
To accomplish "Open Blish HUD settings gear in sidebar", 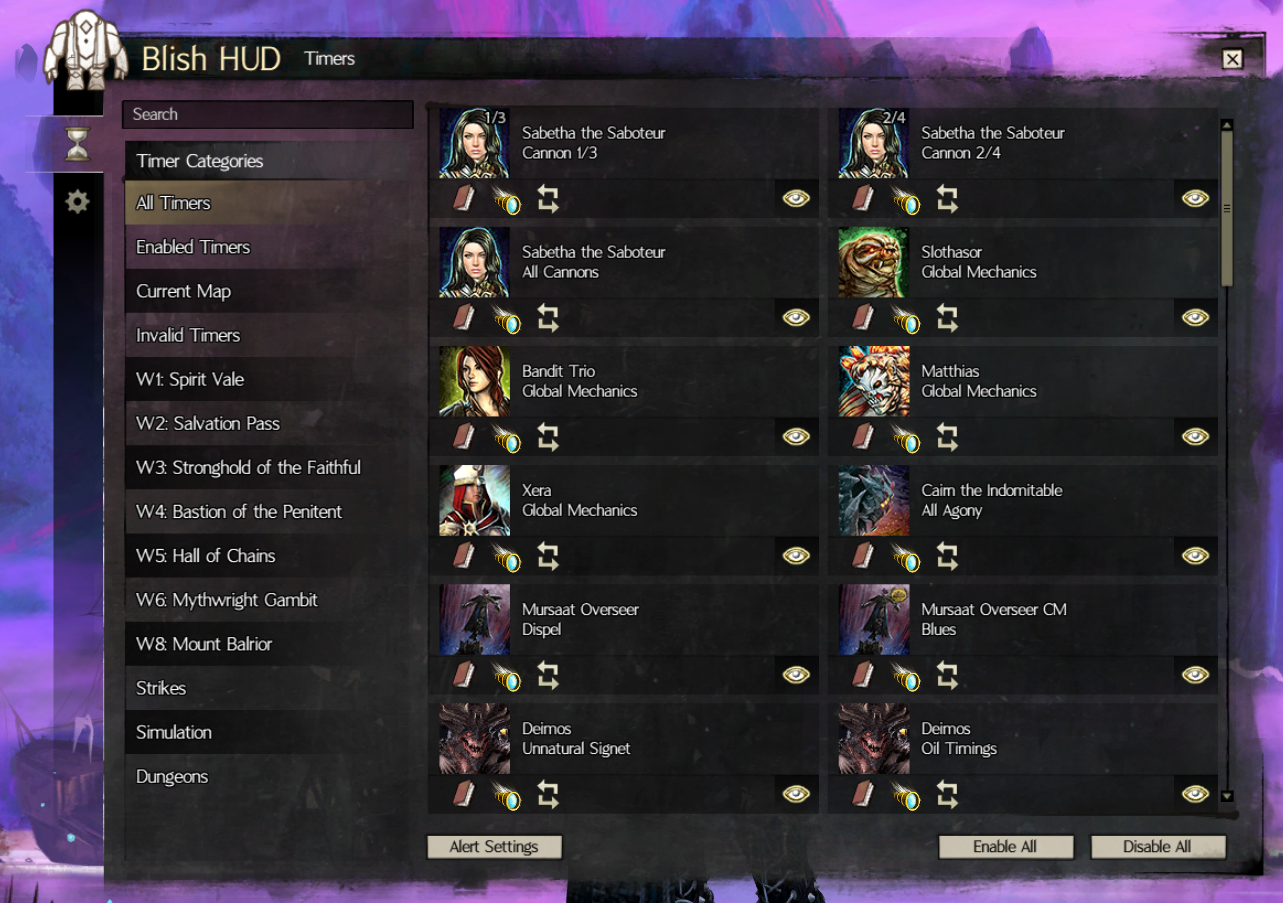I will pos(76,201).
